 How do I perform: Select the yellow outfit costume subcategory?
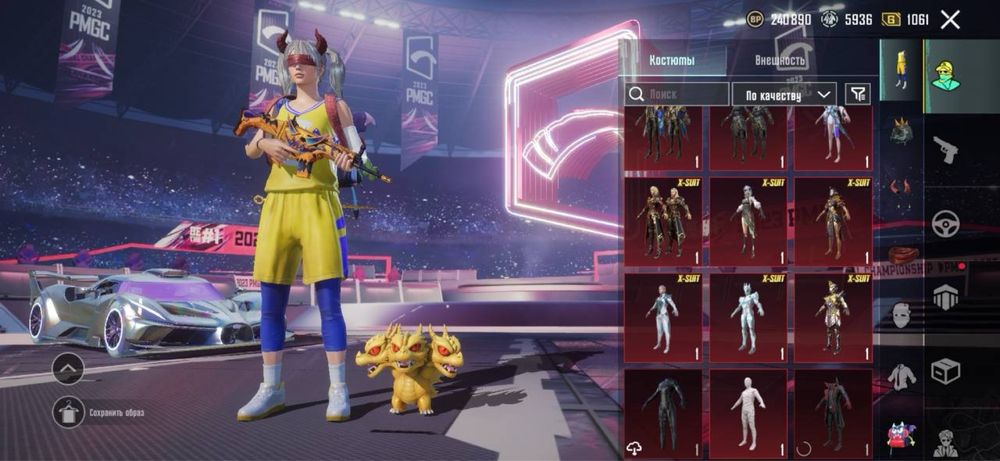click(x=902, y=70)
